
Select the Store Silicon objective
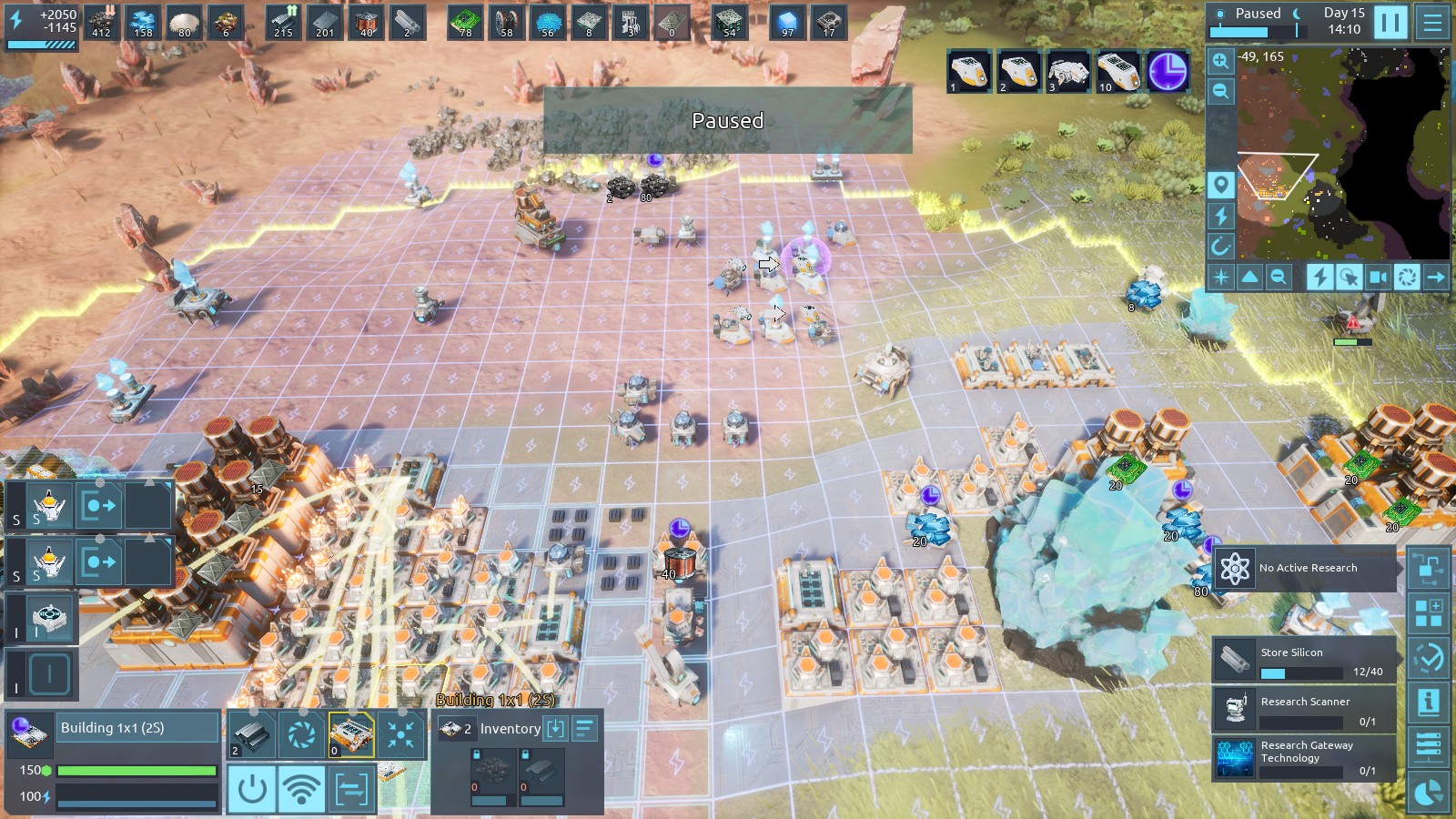(x=1305, y=660)
